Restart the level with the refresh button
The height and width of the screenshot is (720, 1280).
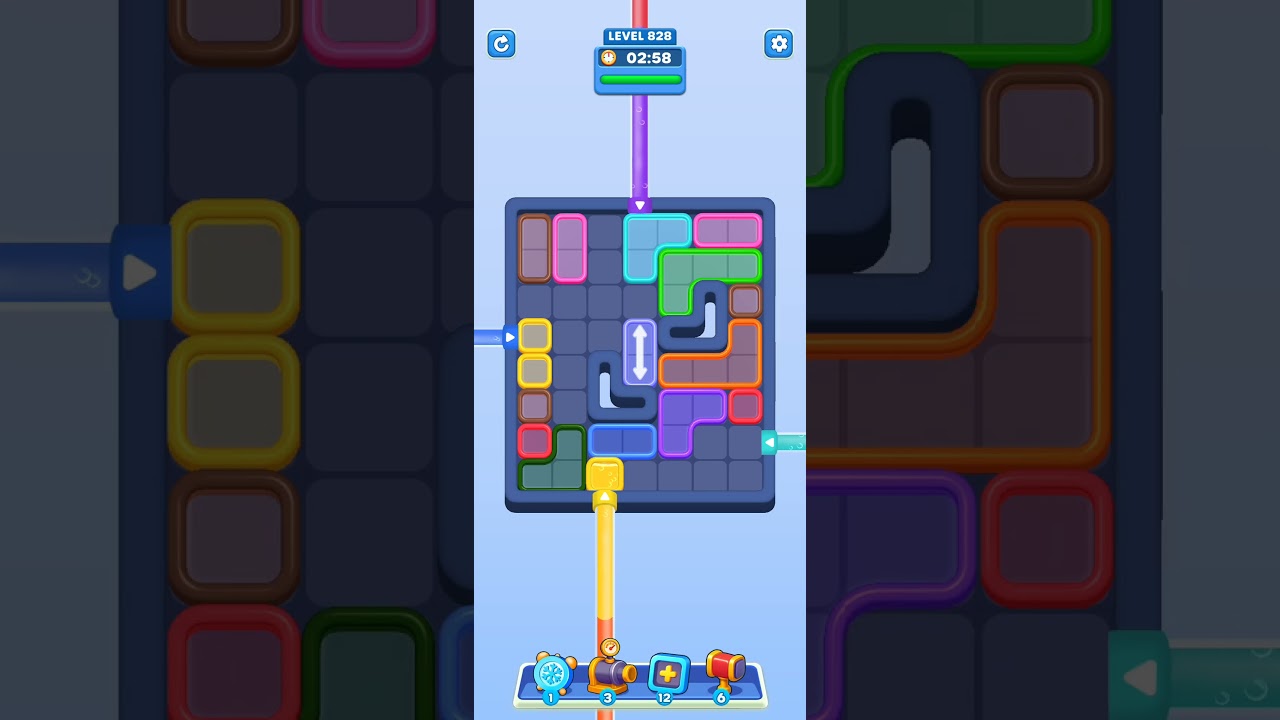tap(501, 44)
